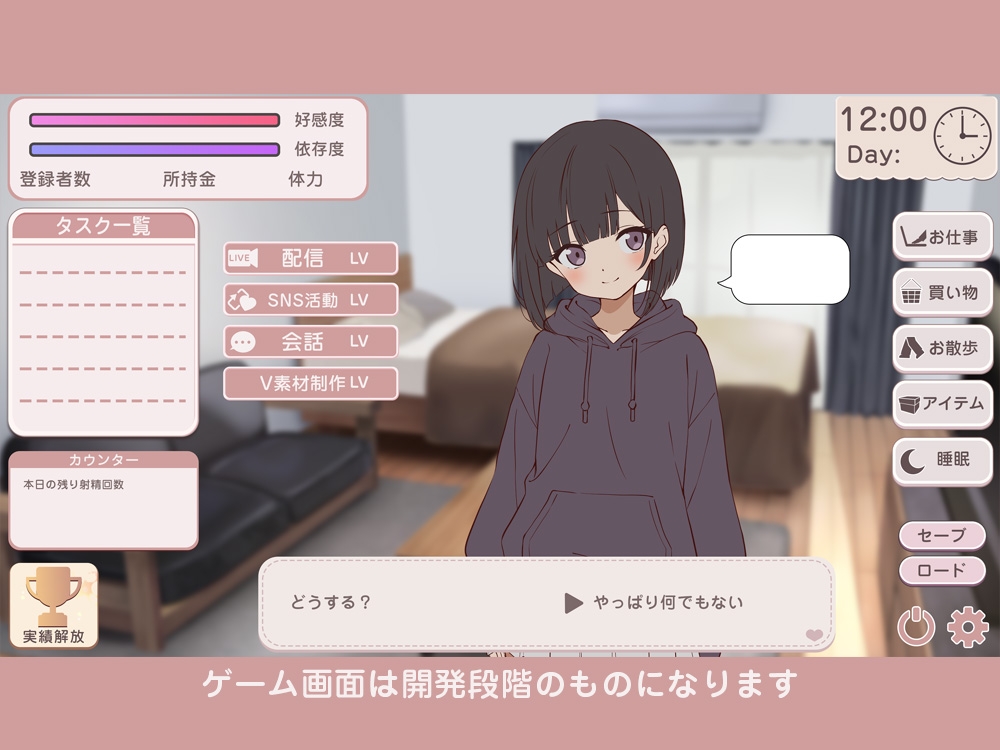Select the 会話 conversation button
Image resolution: width=1000 pixels, height=750 pixels.
pyautogui.click(x=310, y=341)
